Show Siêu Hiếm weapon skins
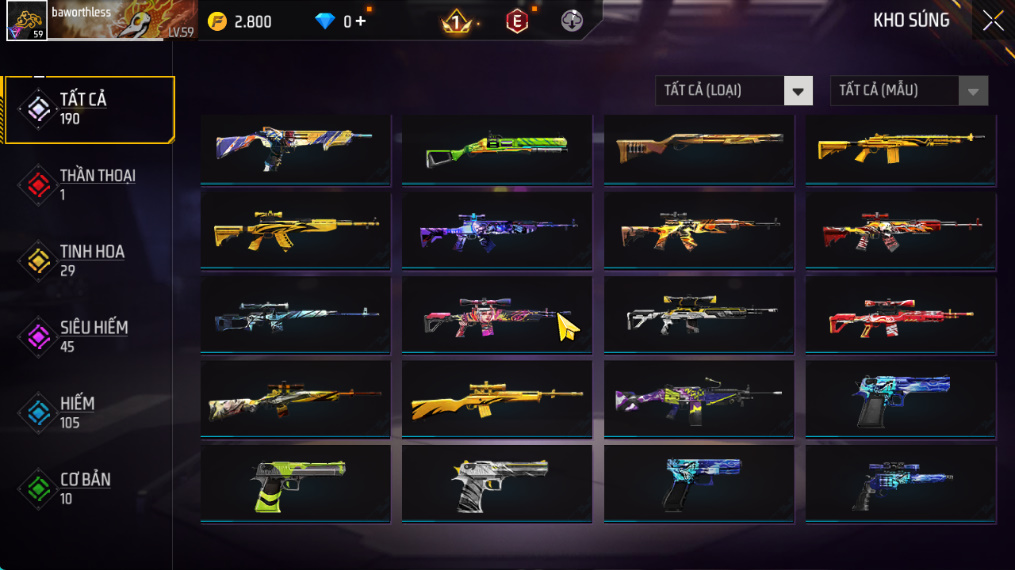The image size is (1015, 570). tap(90, 336)
